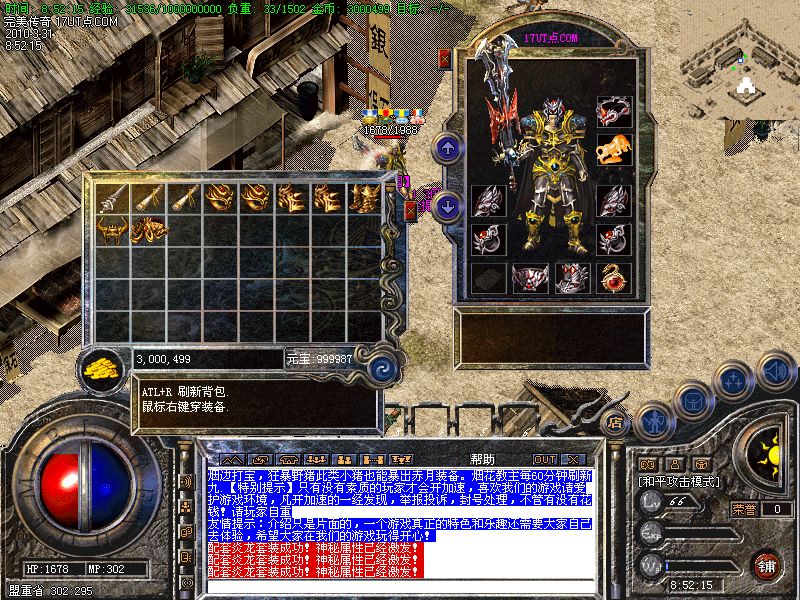Image resolution: width=800 pixels, height=600 pixels.
Task: Click the down arrow beside equipment panel
Action: tap(447, 207)
